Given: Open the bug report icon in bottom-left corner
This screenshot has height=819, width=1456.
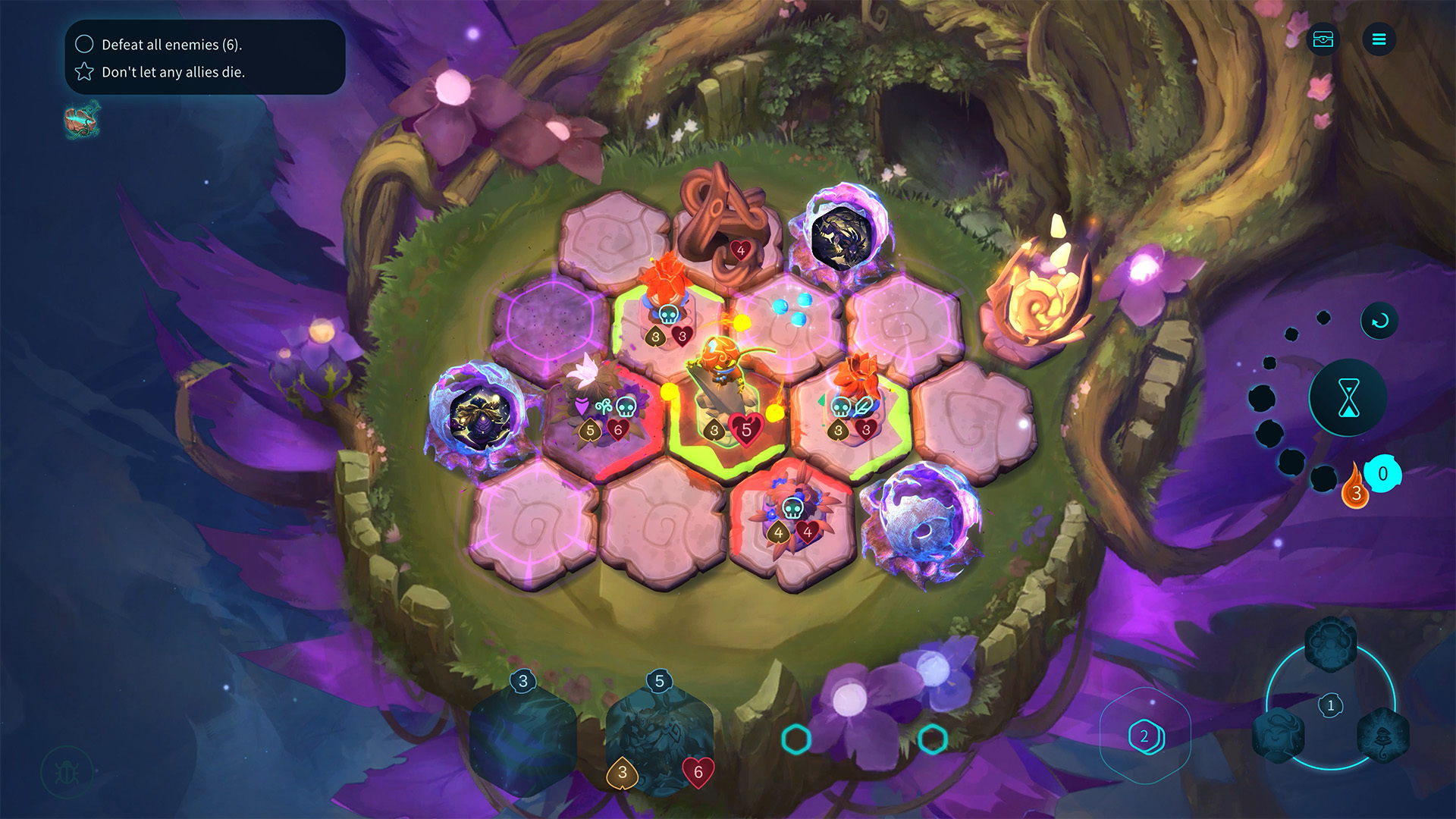Looking at the screenshot, I should point(67,771).
